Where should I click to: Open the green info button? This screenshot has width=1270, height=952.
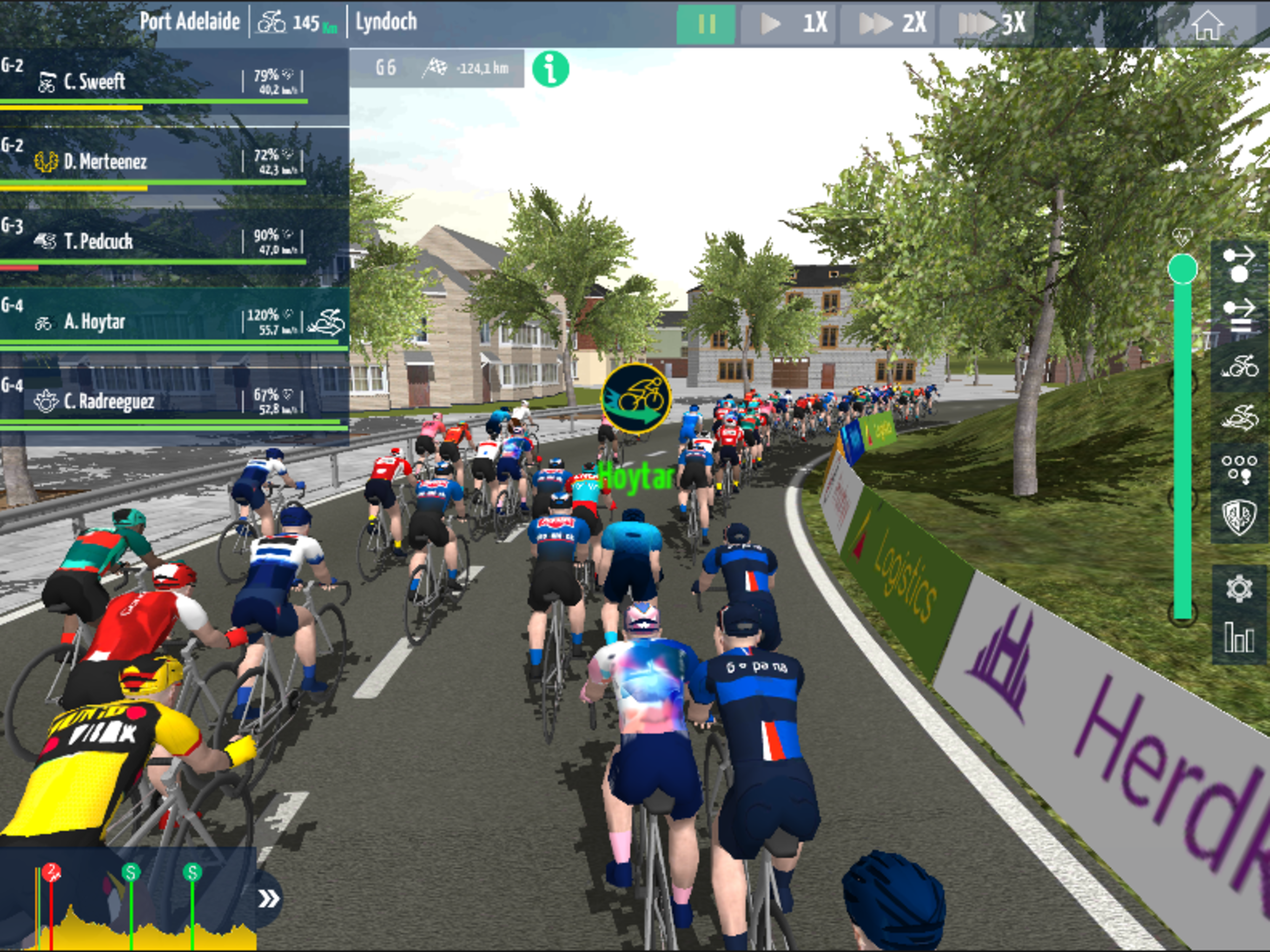pyautogui.click(x=550, y=69)
